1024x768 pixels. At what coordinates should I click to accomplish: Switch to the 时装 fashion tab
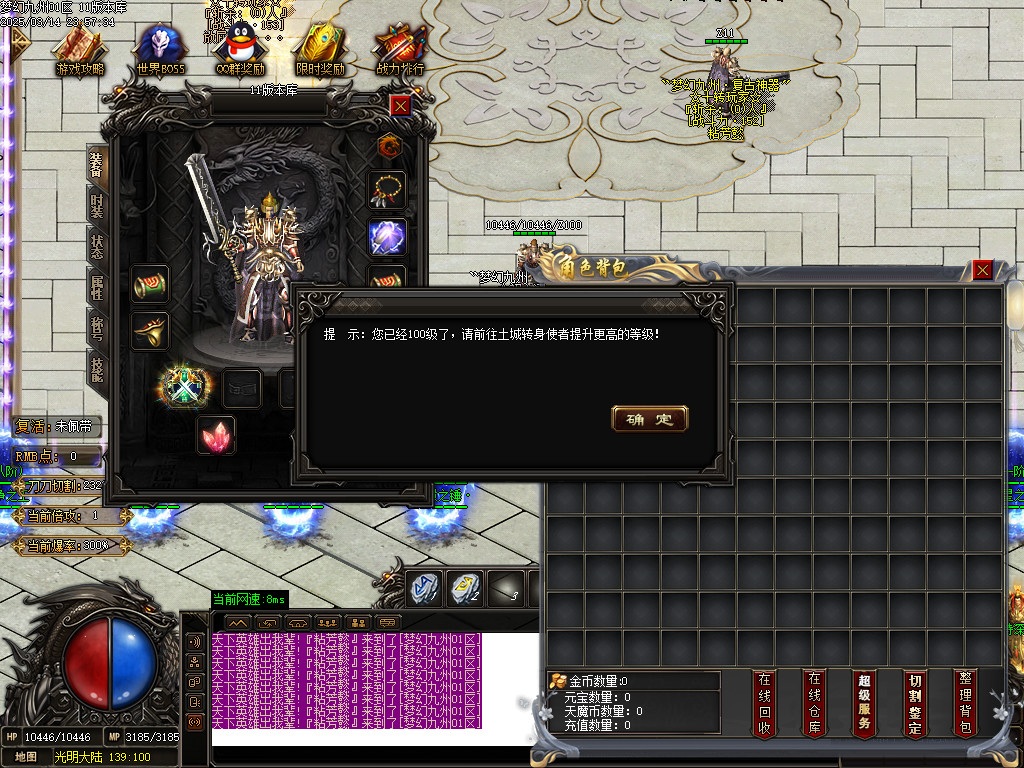pyautogui.click(x=97, y=207)
